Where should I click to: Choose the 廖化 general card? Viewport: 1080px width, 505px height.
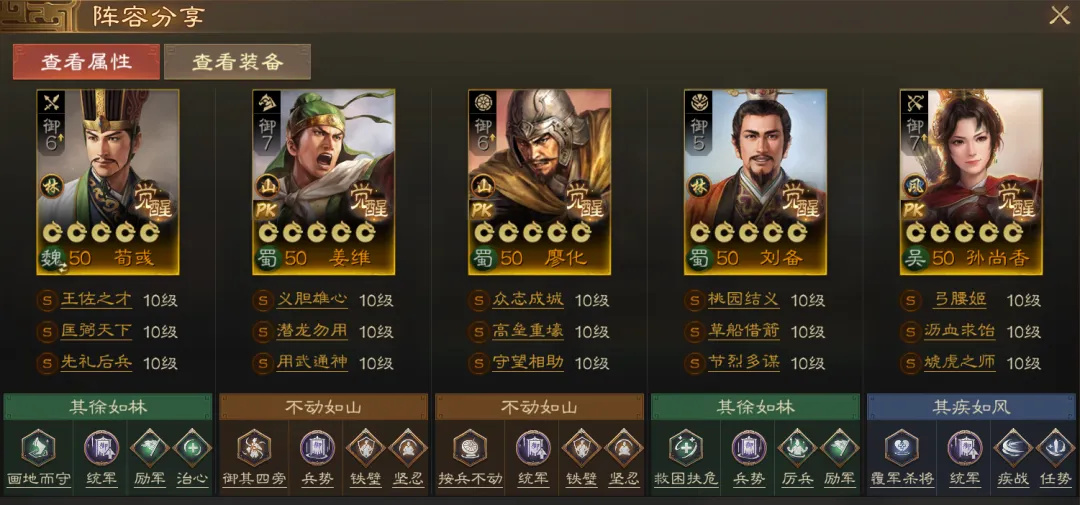(x=539, y=182)
